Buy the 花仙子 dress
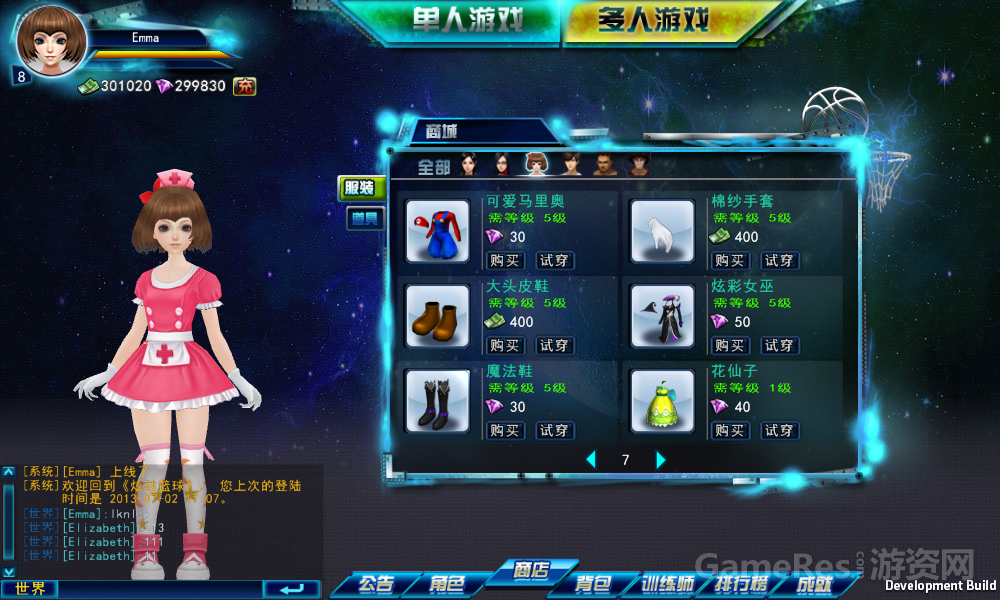This screenshot has height=600, width=1000. 729,430
